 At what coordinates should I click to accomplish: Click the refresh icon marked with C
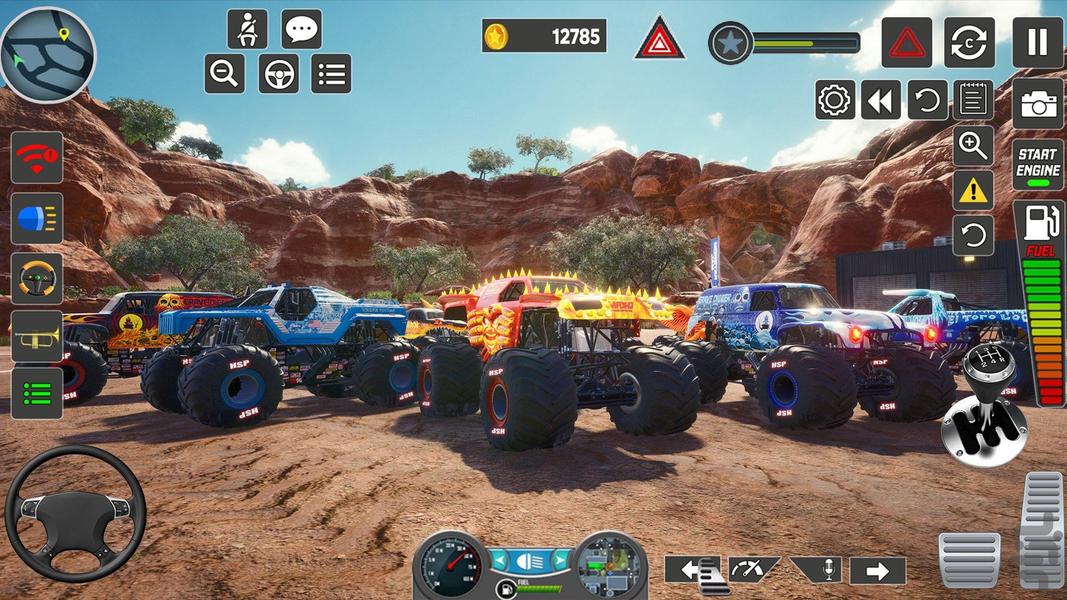point(969,42)
